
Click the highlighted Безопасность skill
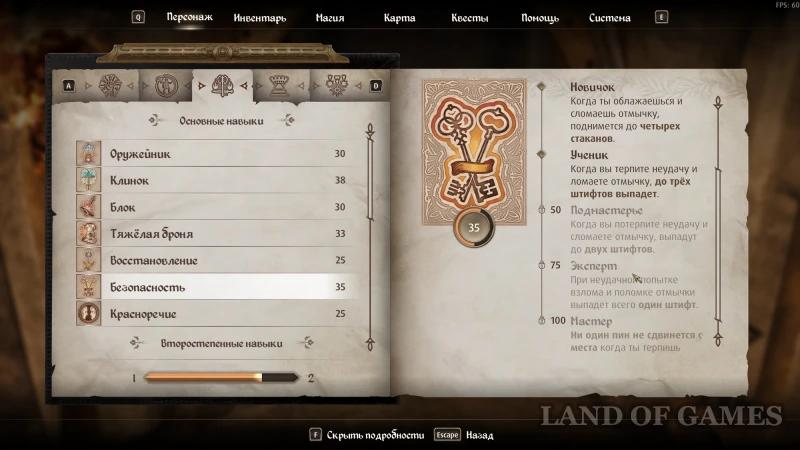tap(210, 288)
